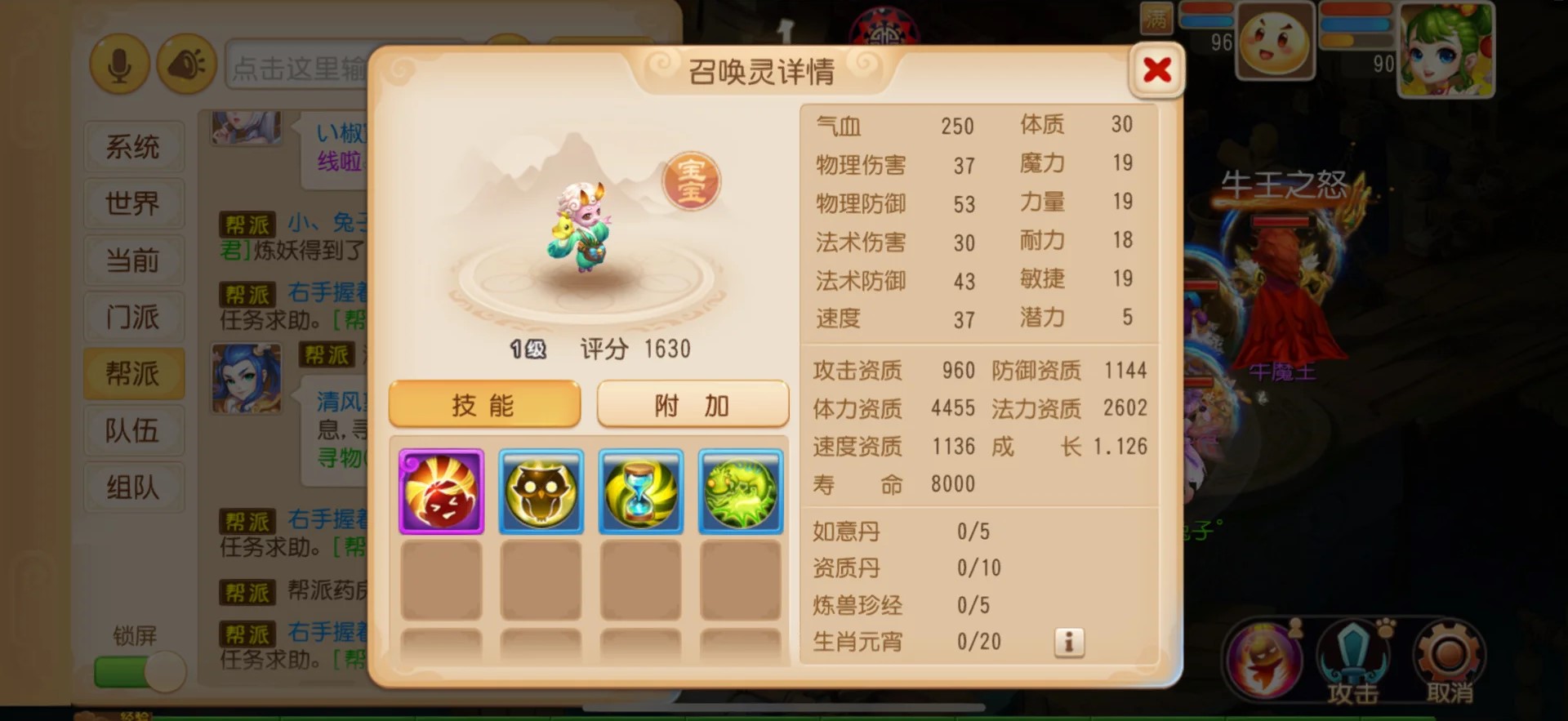Open the owl skill icon
The width and height of the screenshot is (1568, 721).
coord(541,491)
